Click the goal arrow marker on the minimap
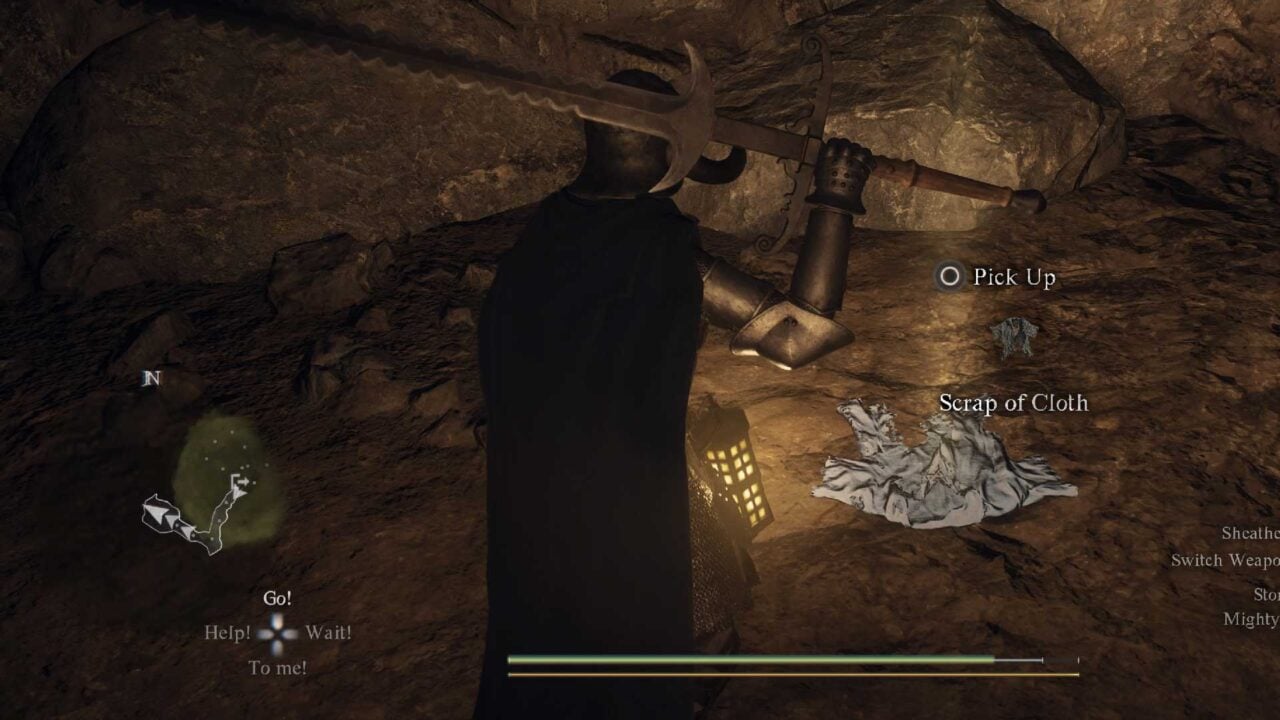 [240, 482]
